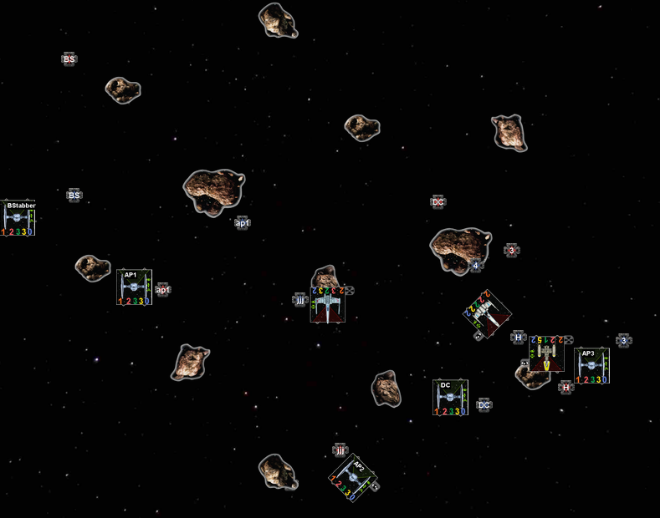This screenshot has width=660, height=518.
Task: Pick the red BS marker token
Action: [69, 60]
